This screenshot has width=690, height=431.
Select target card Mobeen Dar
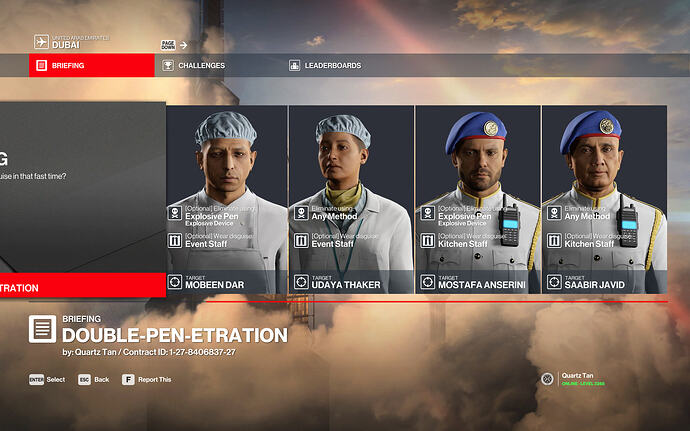point(226,199)
